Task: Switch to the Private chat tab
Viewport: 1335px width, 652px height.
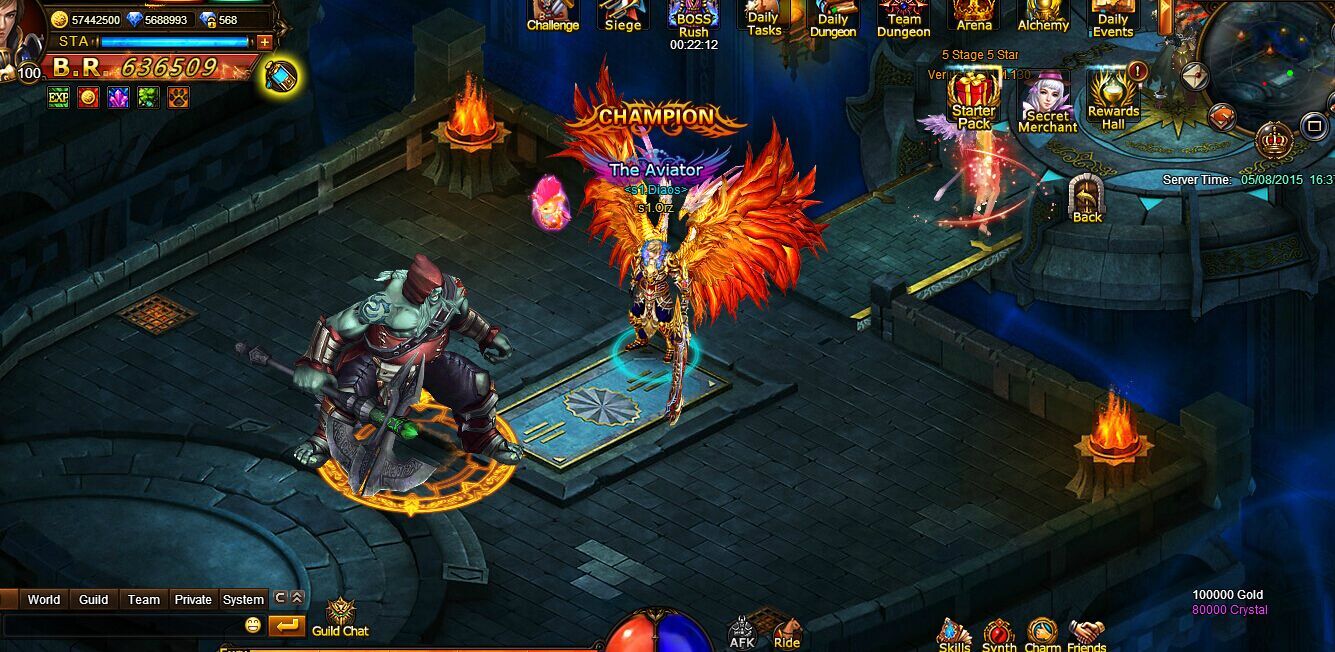Action: click(193, 600)
